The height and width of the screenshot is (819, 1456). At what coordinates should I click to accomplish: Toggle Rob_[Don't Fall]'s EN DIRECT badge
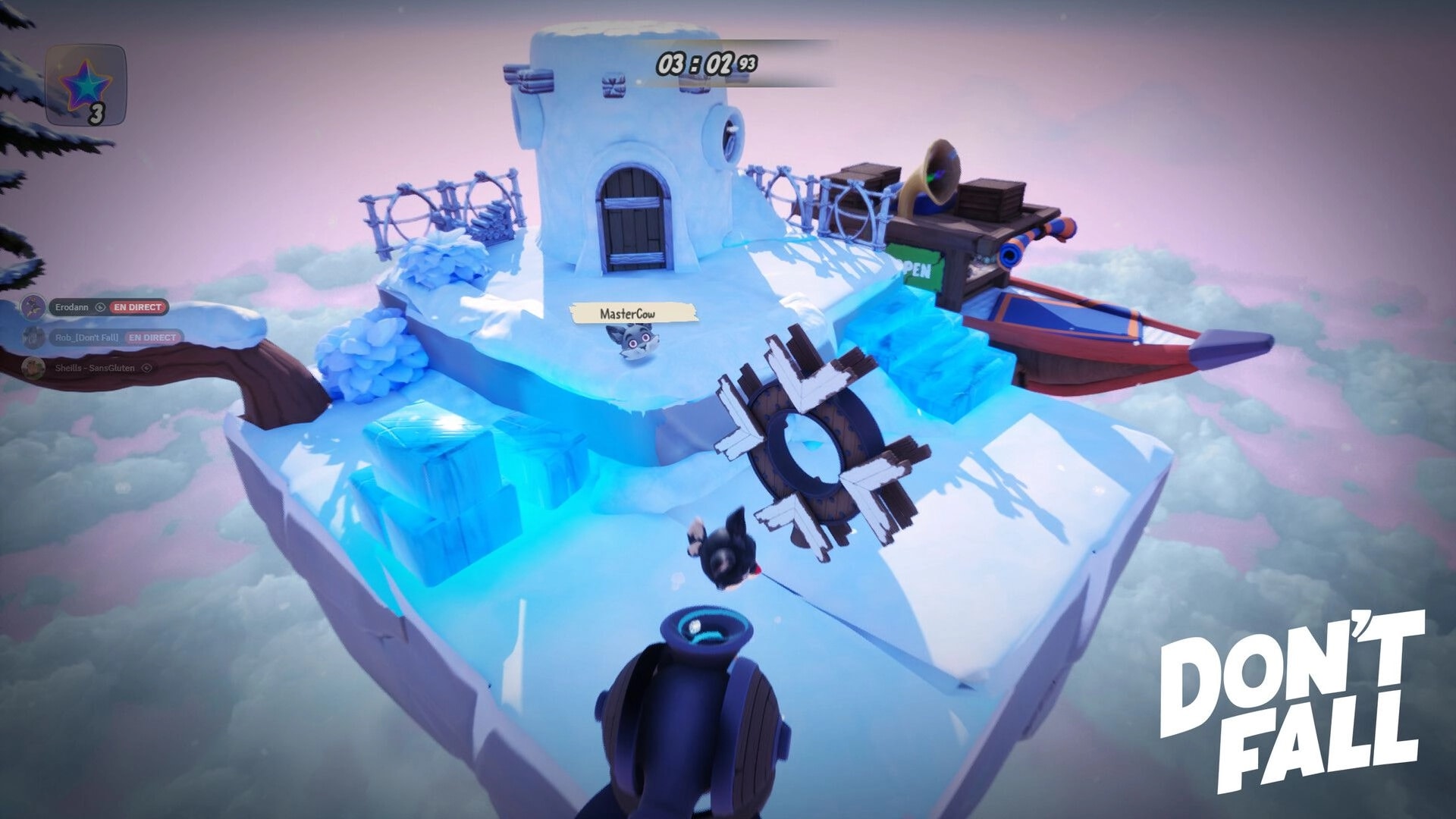pyautogui.click(x=152, y=337)
